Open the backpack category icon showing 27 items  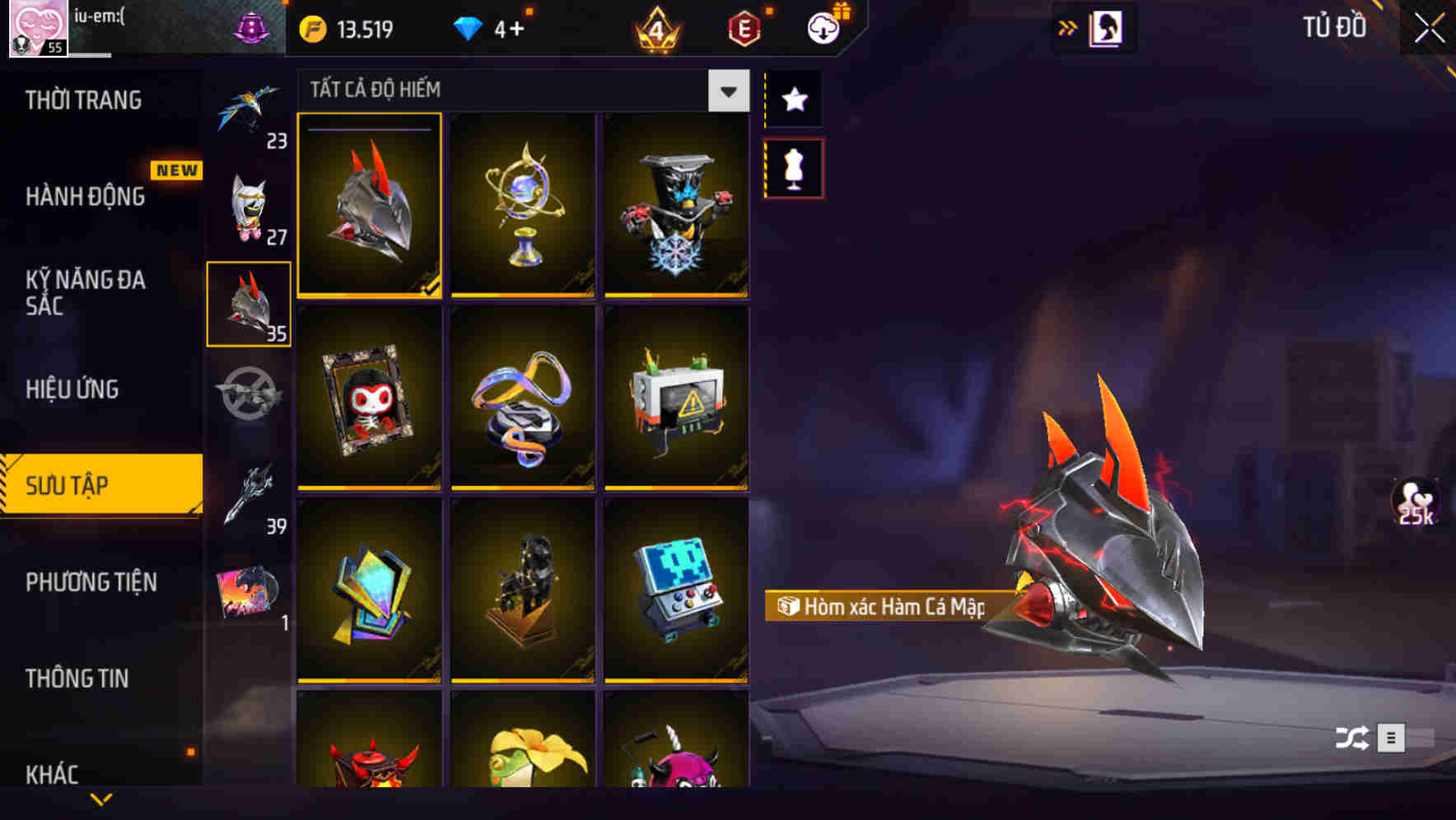pos(249,204)
